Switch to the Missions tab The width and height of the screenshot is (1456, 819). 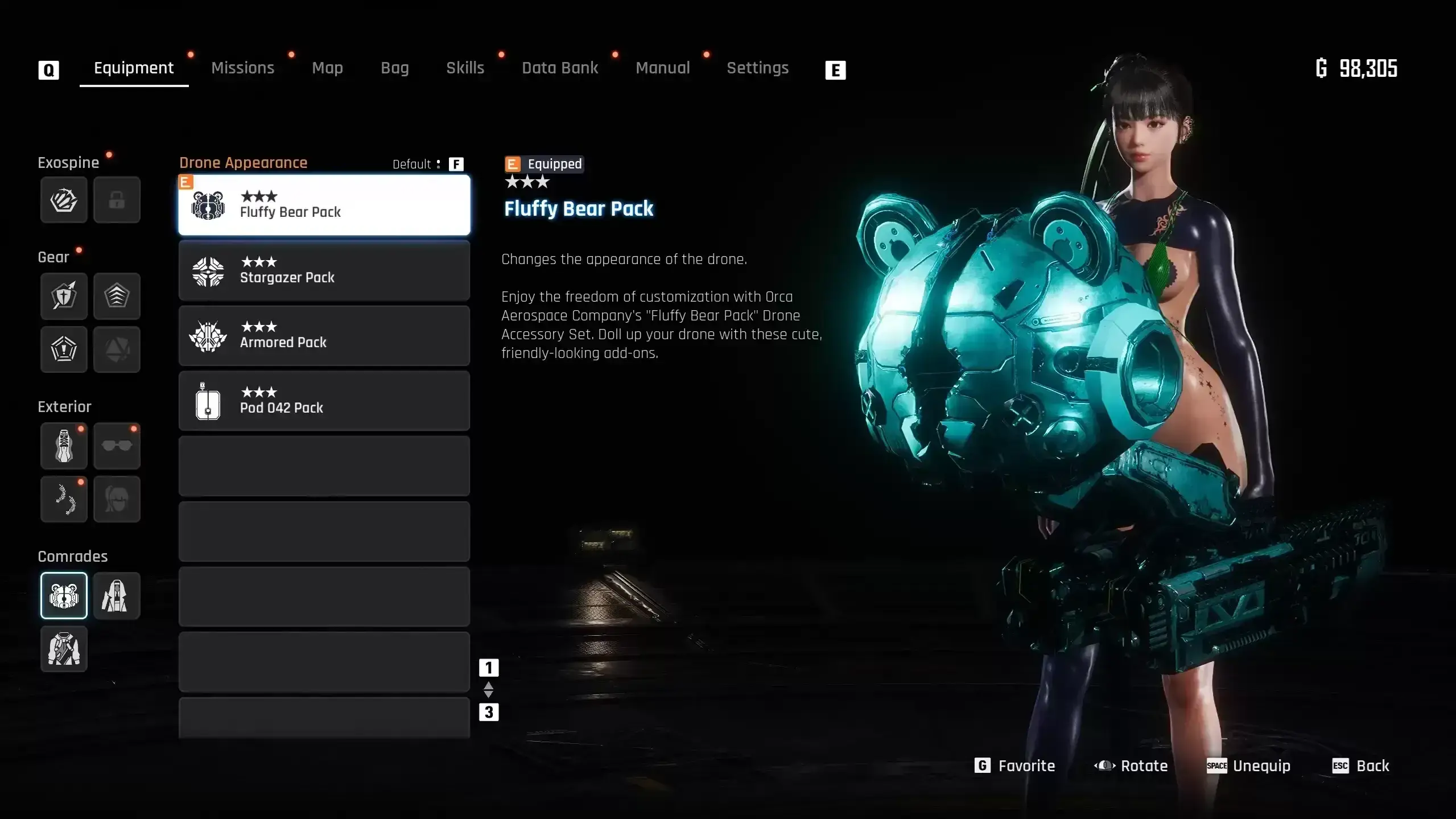pyautogui.click(x=242, y=68)
